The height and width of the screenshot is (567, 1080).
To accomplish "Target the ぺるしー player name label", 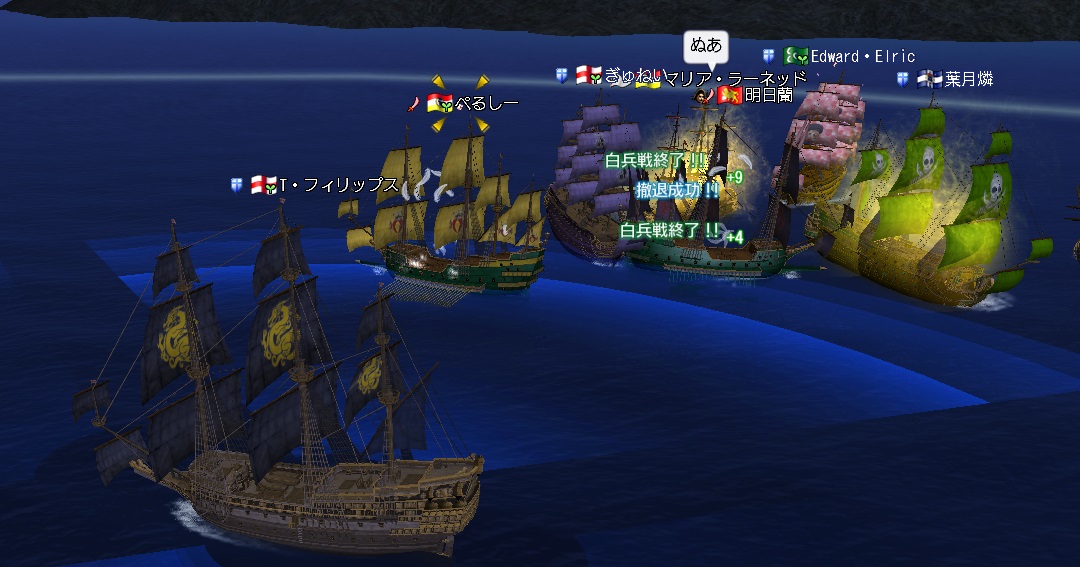I will (487, 103).
